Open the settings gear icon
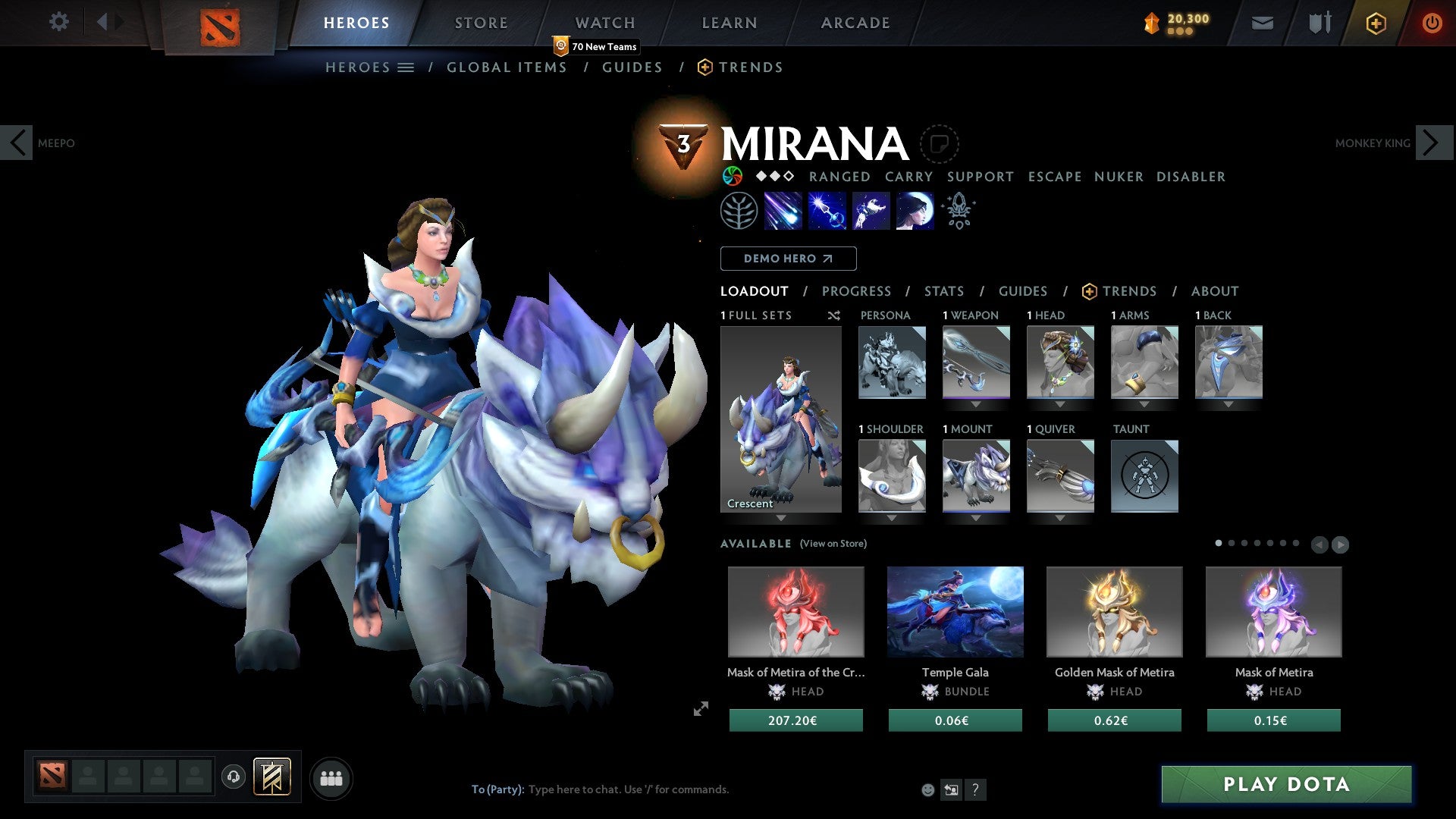1456x819 pixels. click(x=58, y=22)
